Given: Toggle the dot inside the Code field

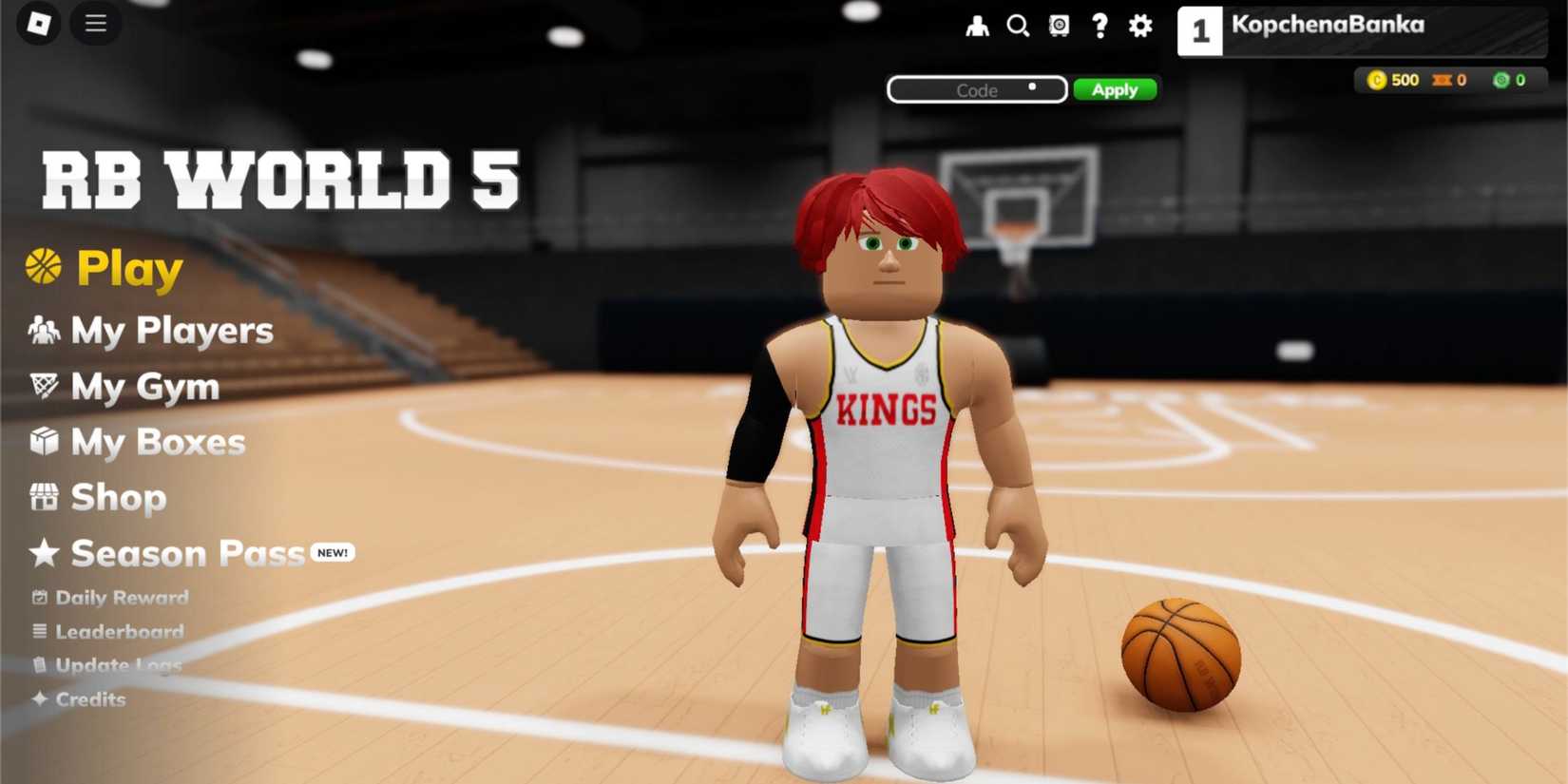Looking at the screenshot, I should click(x=1031, y=86).
